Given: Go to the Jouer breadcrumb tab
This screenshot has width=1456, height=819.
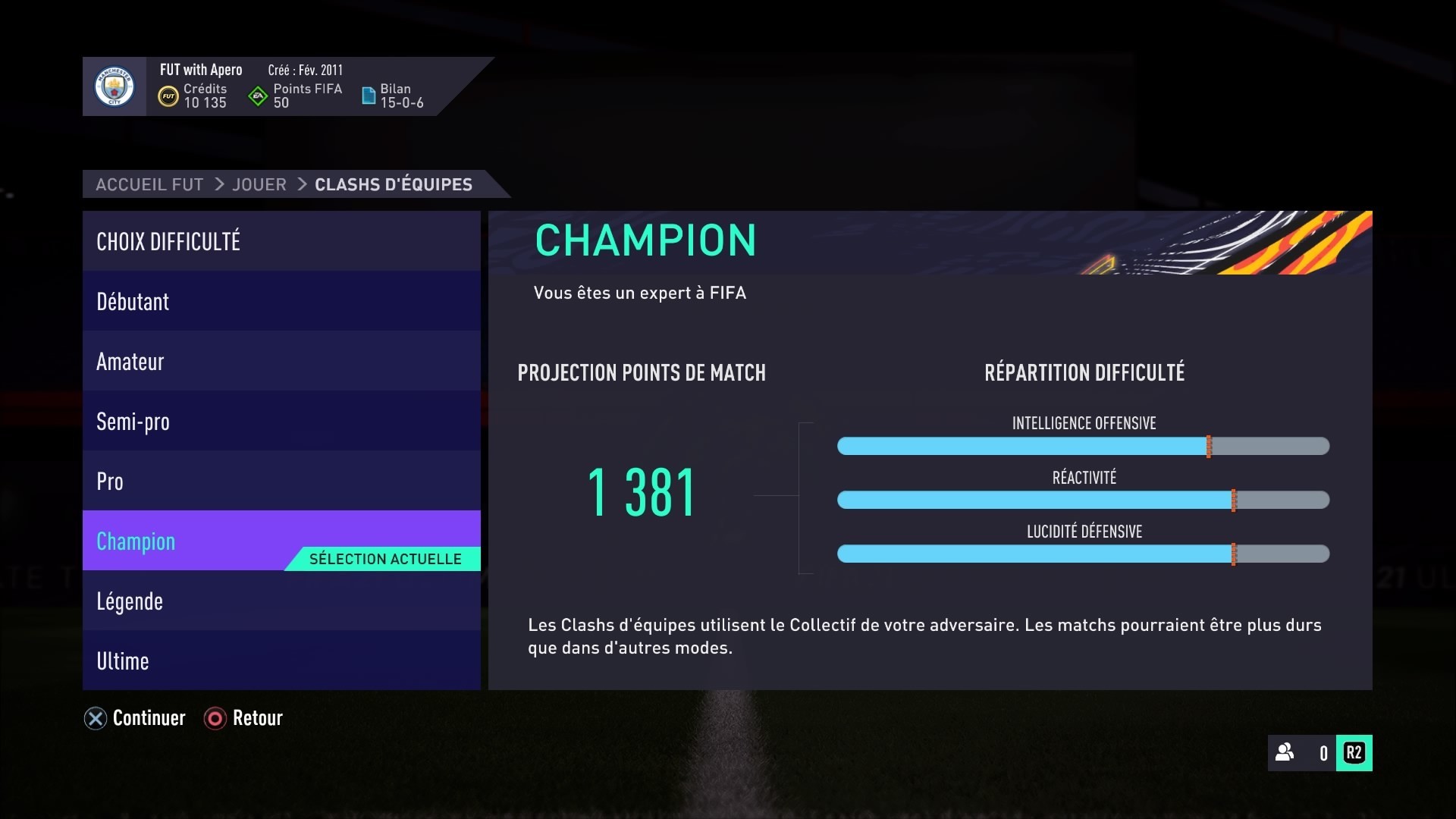Looking at the screenshot, I should [x=259, y=184].
